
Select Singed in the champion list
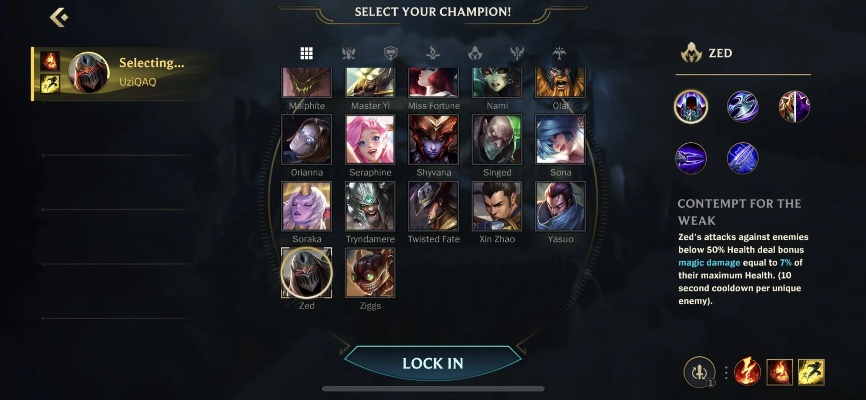pos(497,139)
